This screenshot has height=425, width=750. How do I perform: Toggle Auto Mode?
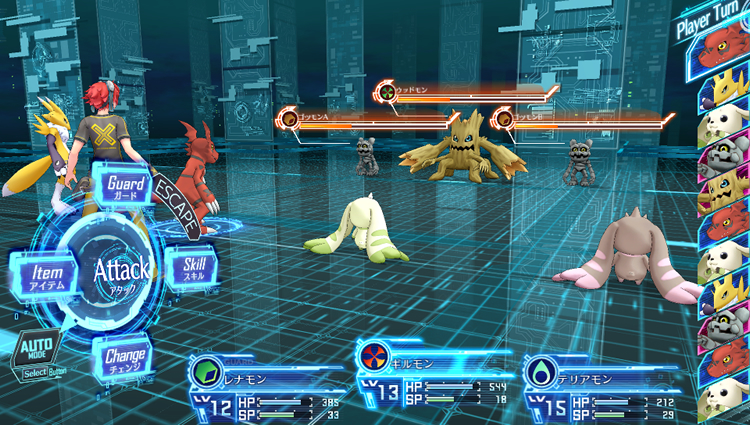coord(36,351)
